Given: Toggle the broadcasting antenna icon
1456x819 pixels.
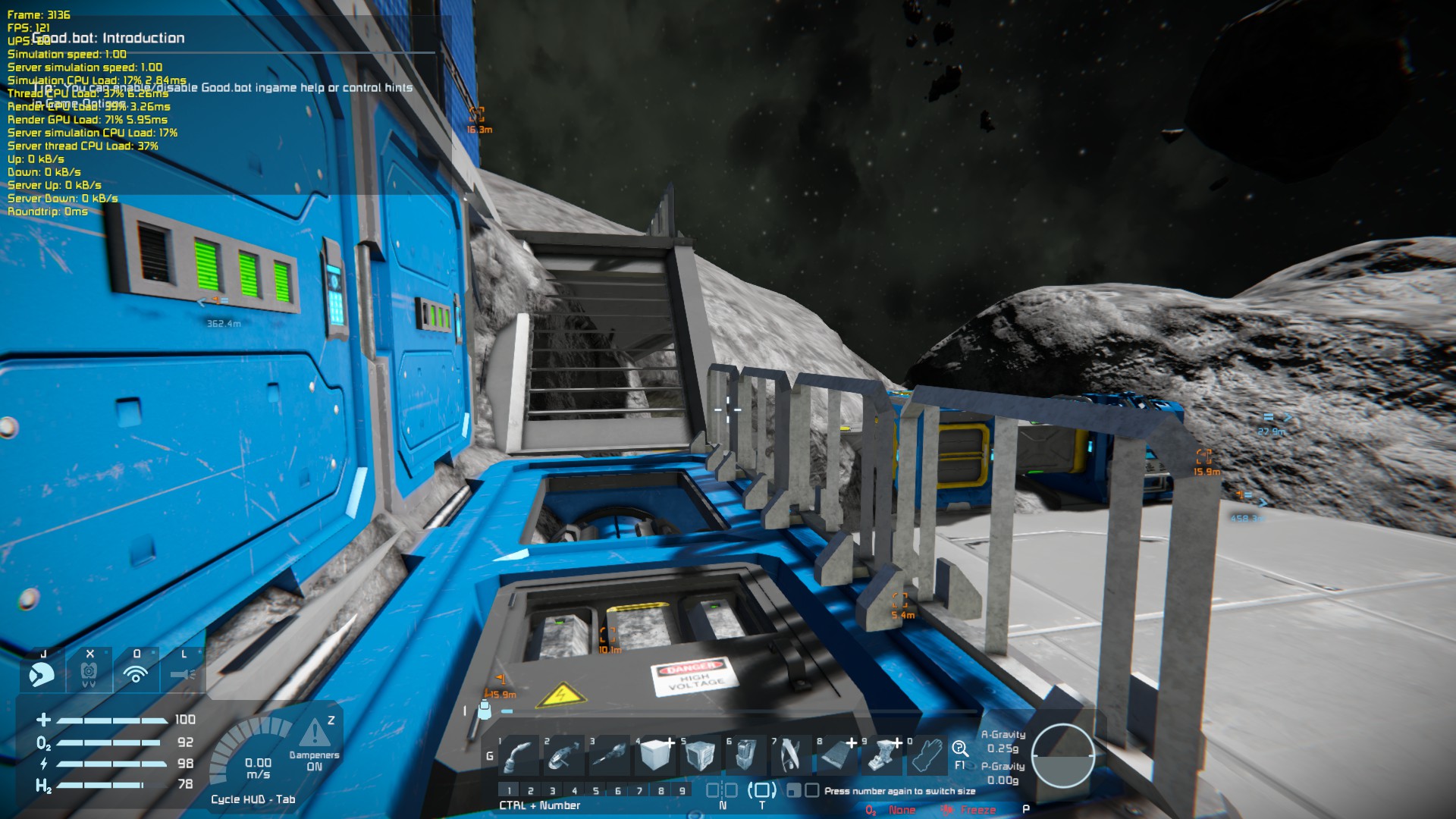Looking at the screenshot, I should tap(136, 673).
